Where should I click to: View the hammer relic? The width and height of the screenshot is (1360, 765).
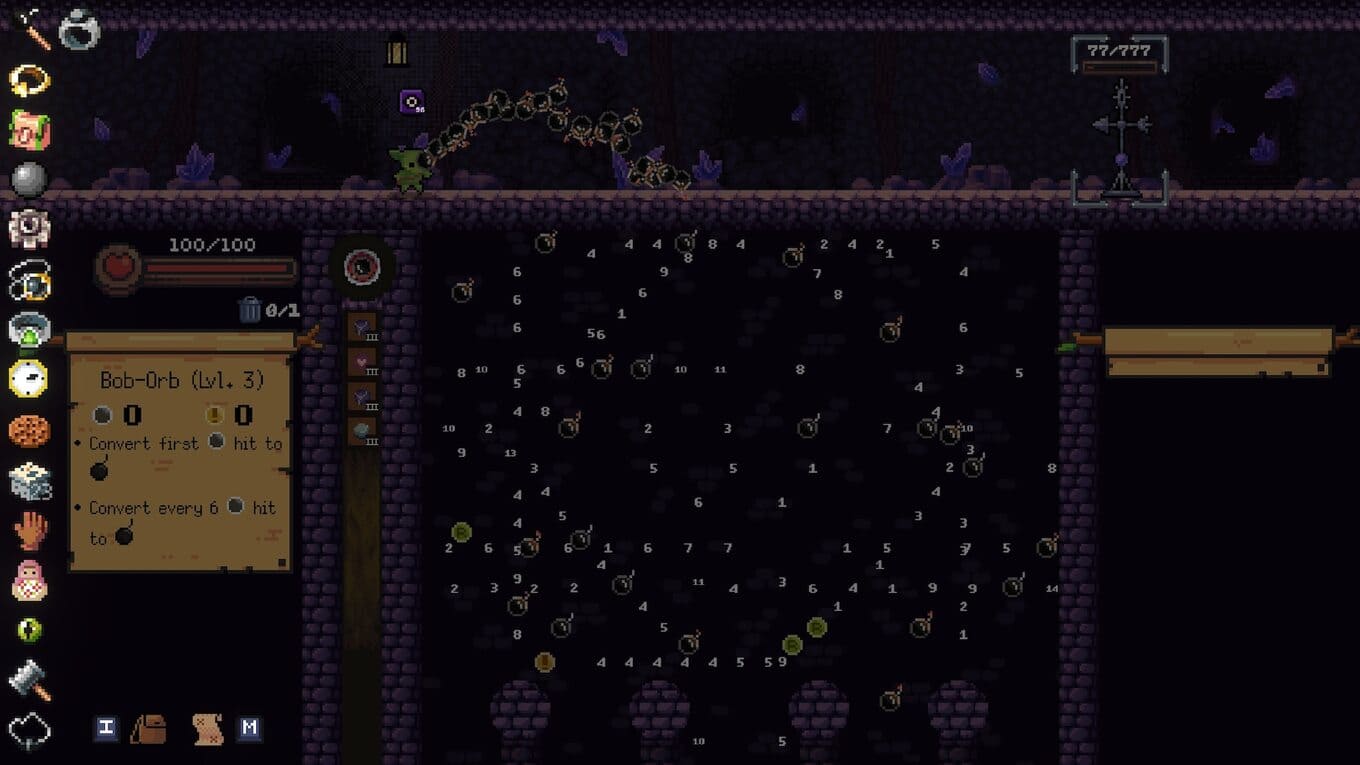tap(29, 680)
